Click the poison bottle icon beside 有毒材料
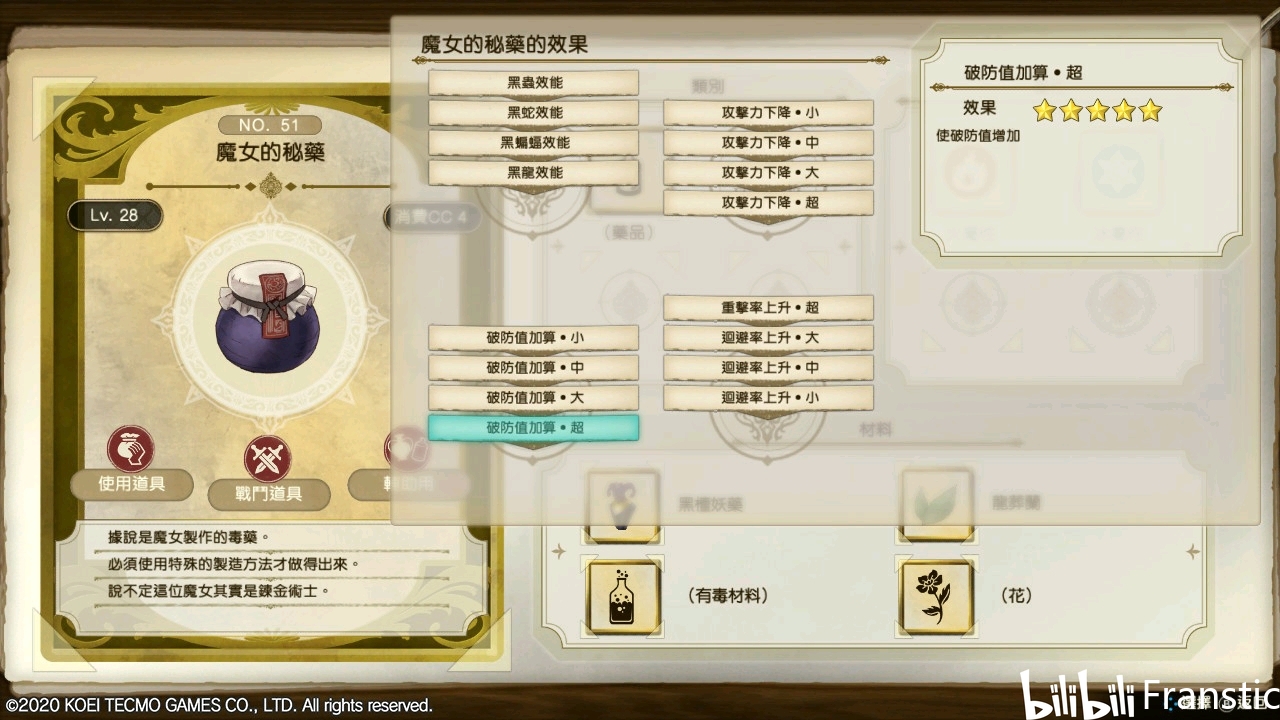1280x720 pixels. click(x=621, y=597)
